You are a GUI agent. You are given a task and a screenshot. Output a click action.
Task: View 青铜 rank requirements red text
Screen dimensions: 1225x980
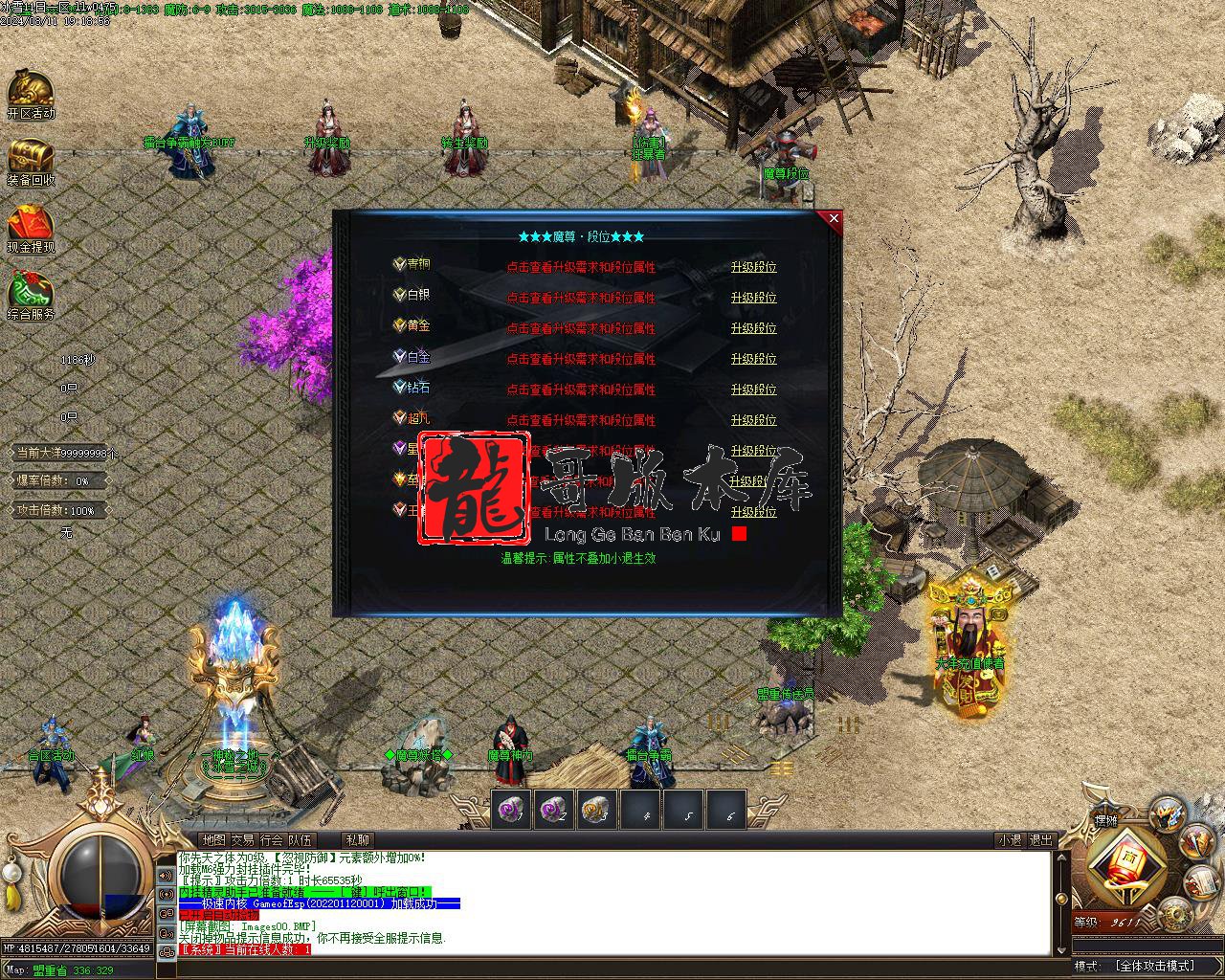(581, 268)
